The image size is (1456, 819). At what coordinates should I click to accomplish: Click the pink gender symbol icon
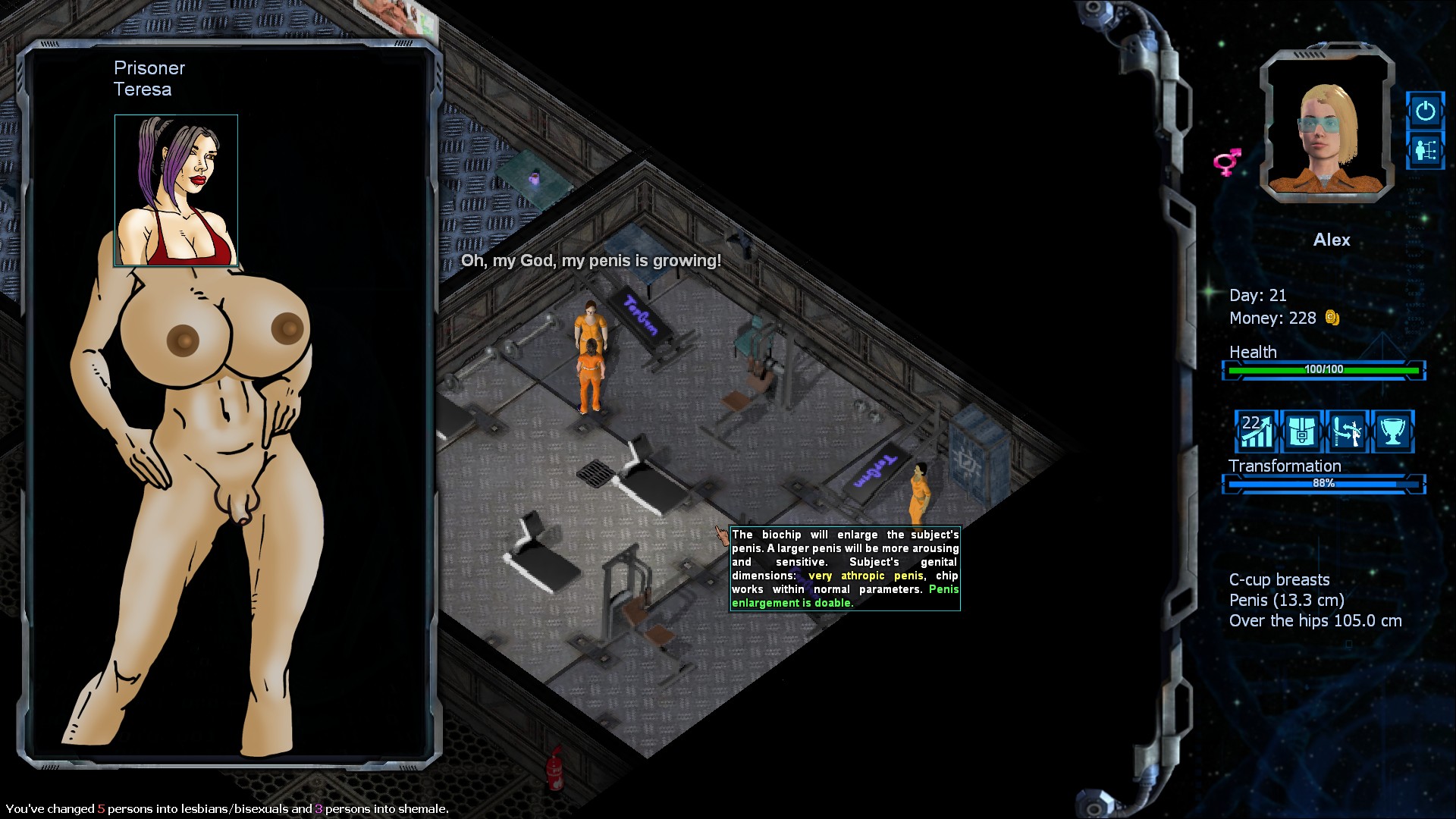[1227, 162]
